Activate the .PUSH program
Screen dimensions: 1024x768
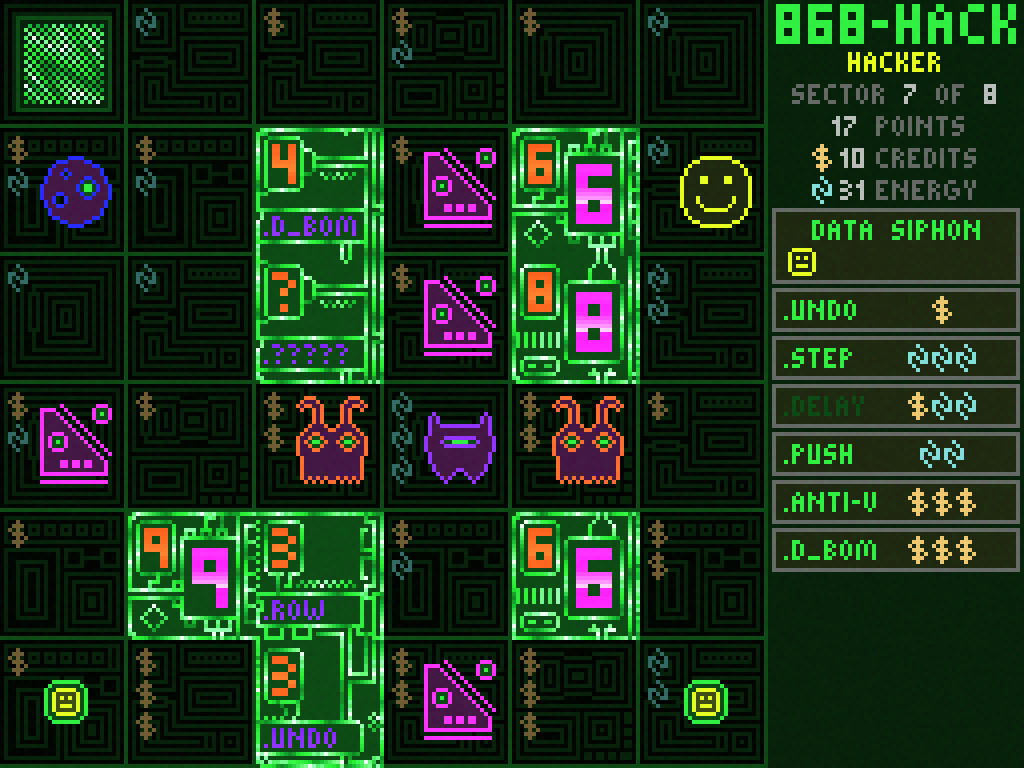click(895, 454)
